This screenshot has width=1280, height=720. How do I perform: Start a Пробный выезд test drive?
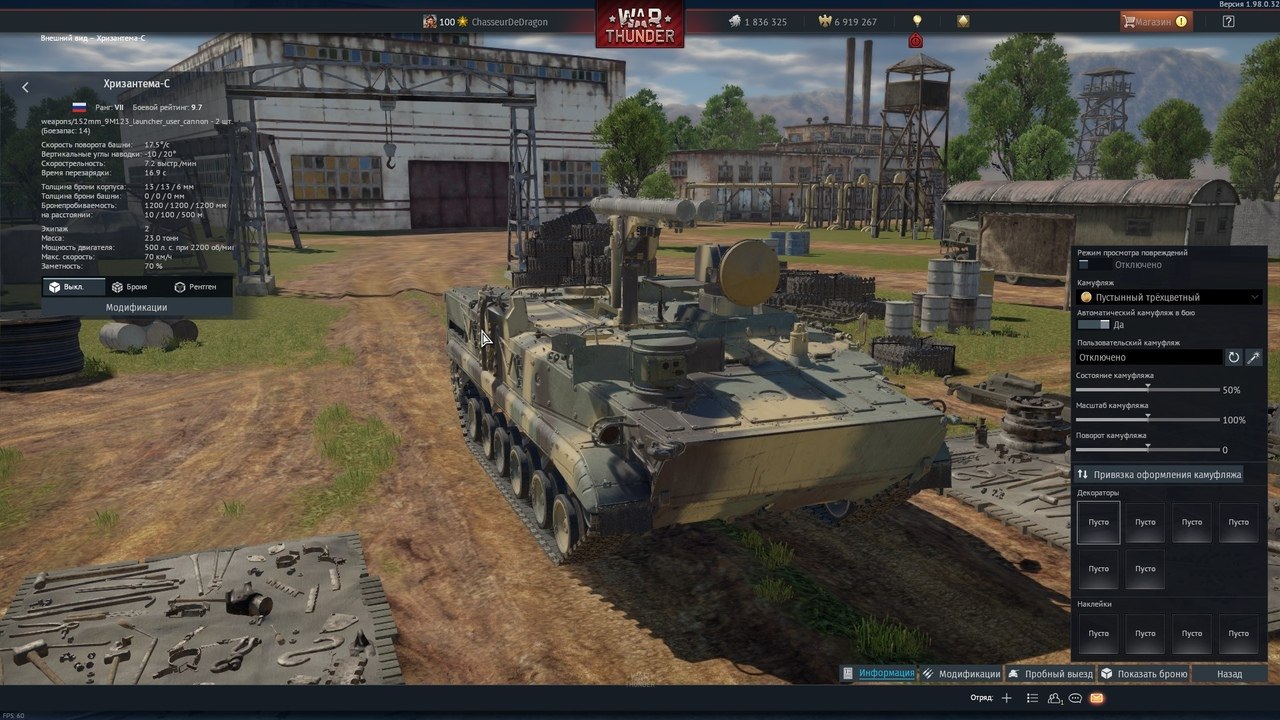tap(1049, 674)
